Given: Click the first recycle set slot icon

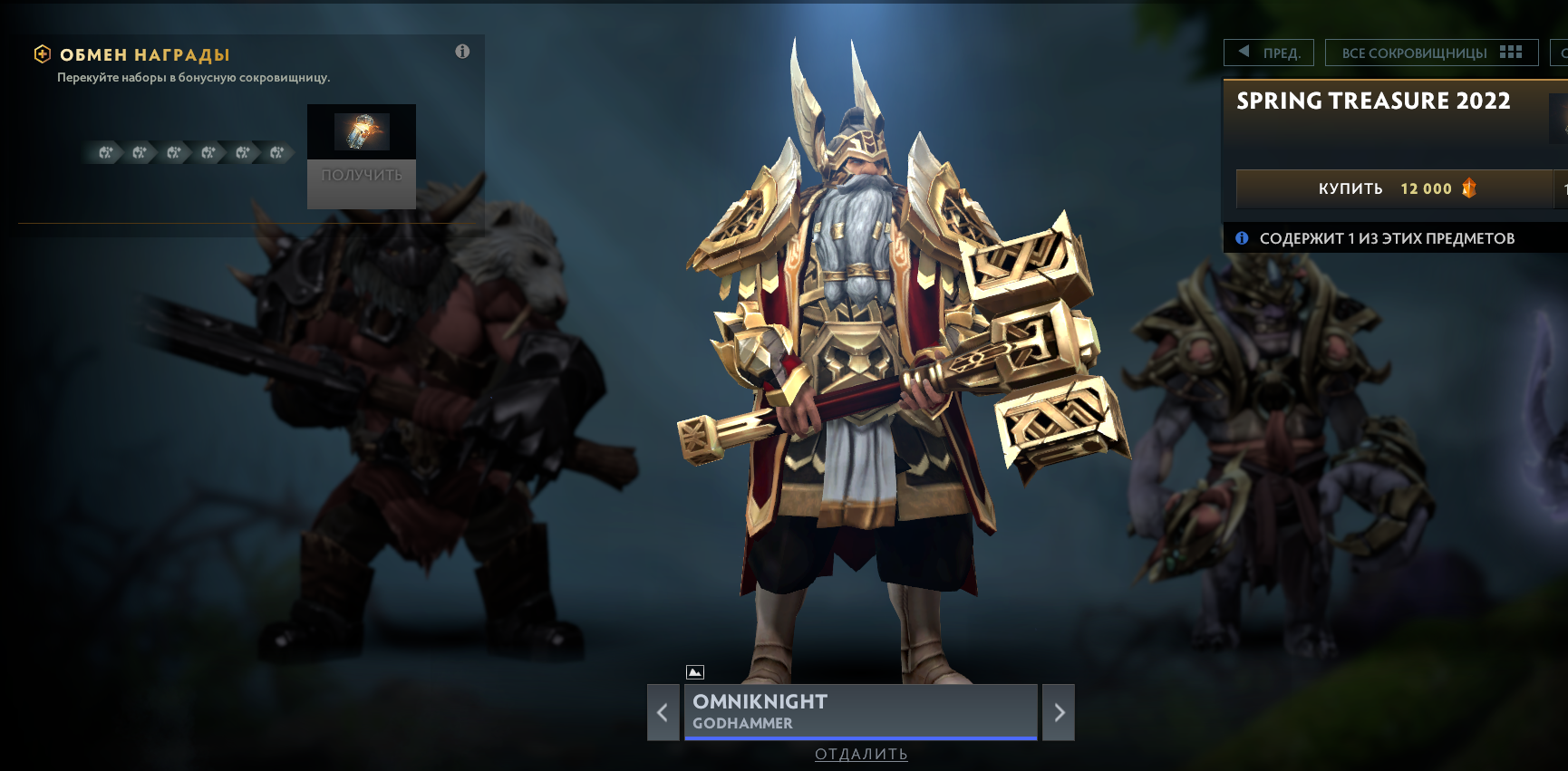Looking at the screenshot, I should point(106,152).
